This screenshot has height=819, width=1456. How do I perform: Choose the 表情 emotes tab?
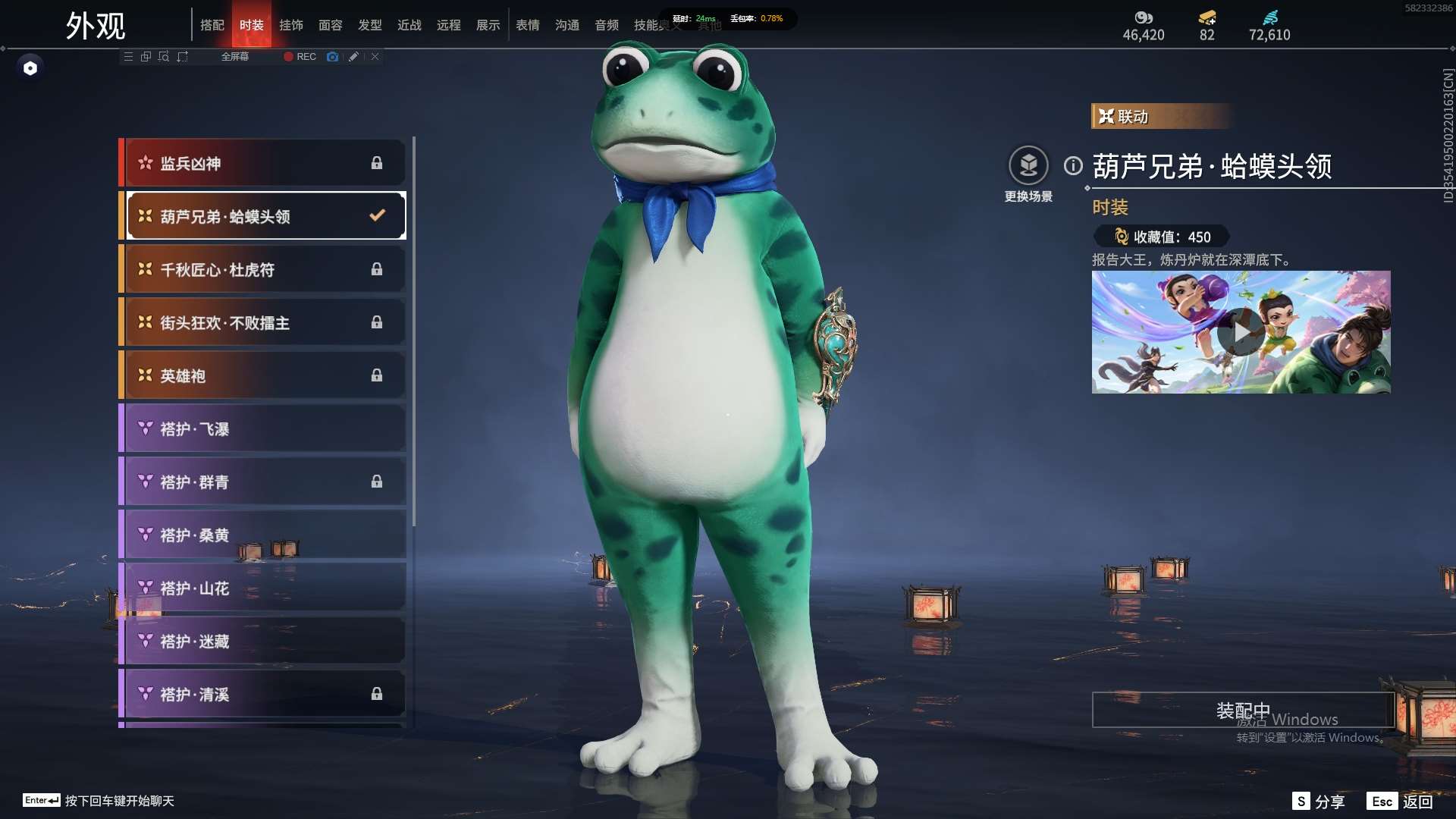528,25
